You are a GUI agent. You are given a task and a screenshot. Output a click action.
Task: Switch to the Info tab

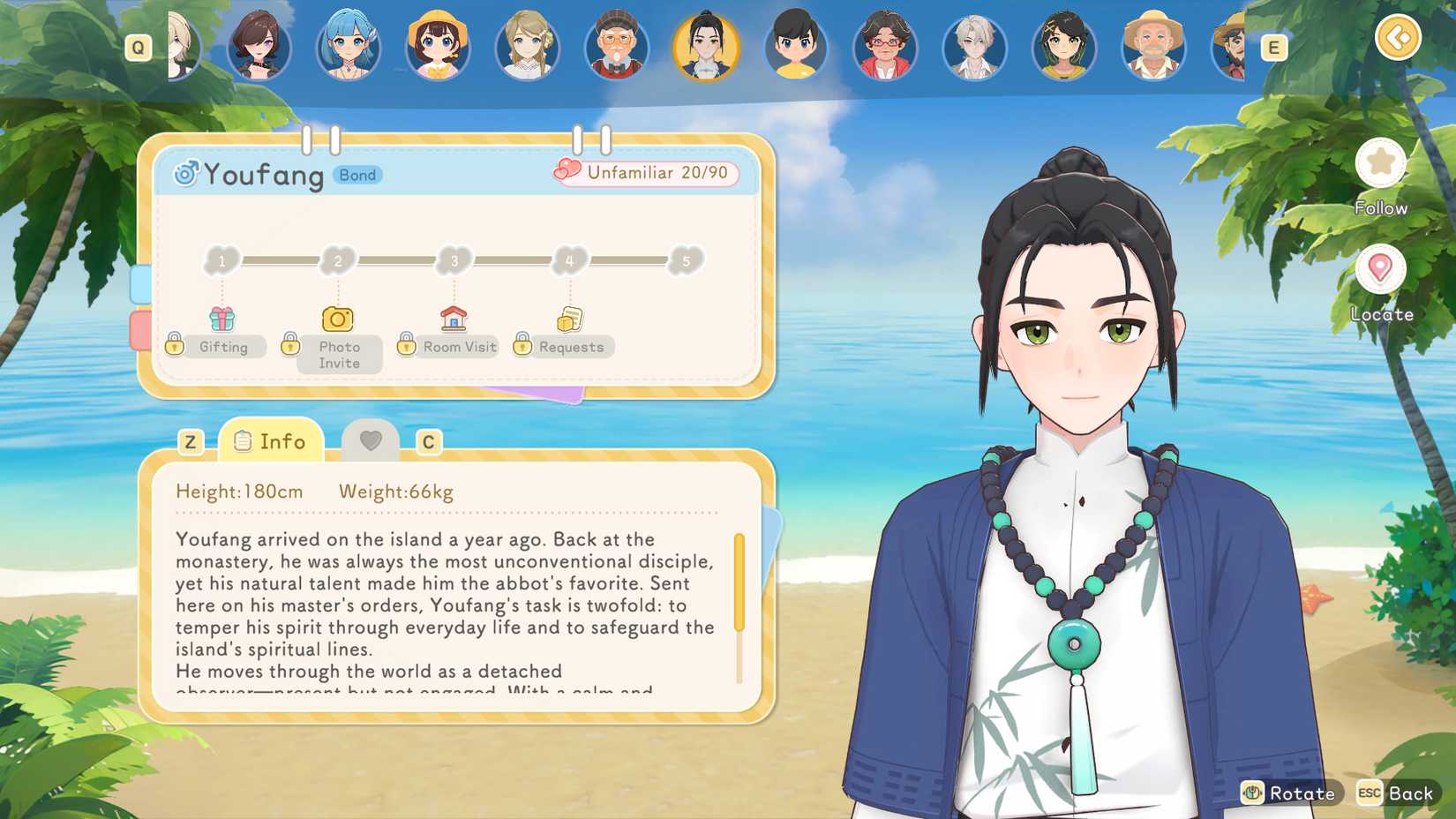point(271,440)
